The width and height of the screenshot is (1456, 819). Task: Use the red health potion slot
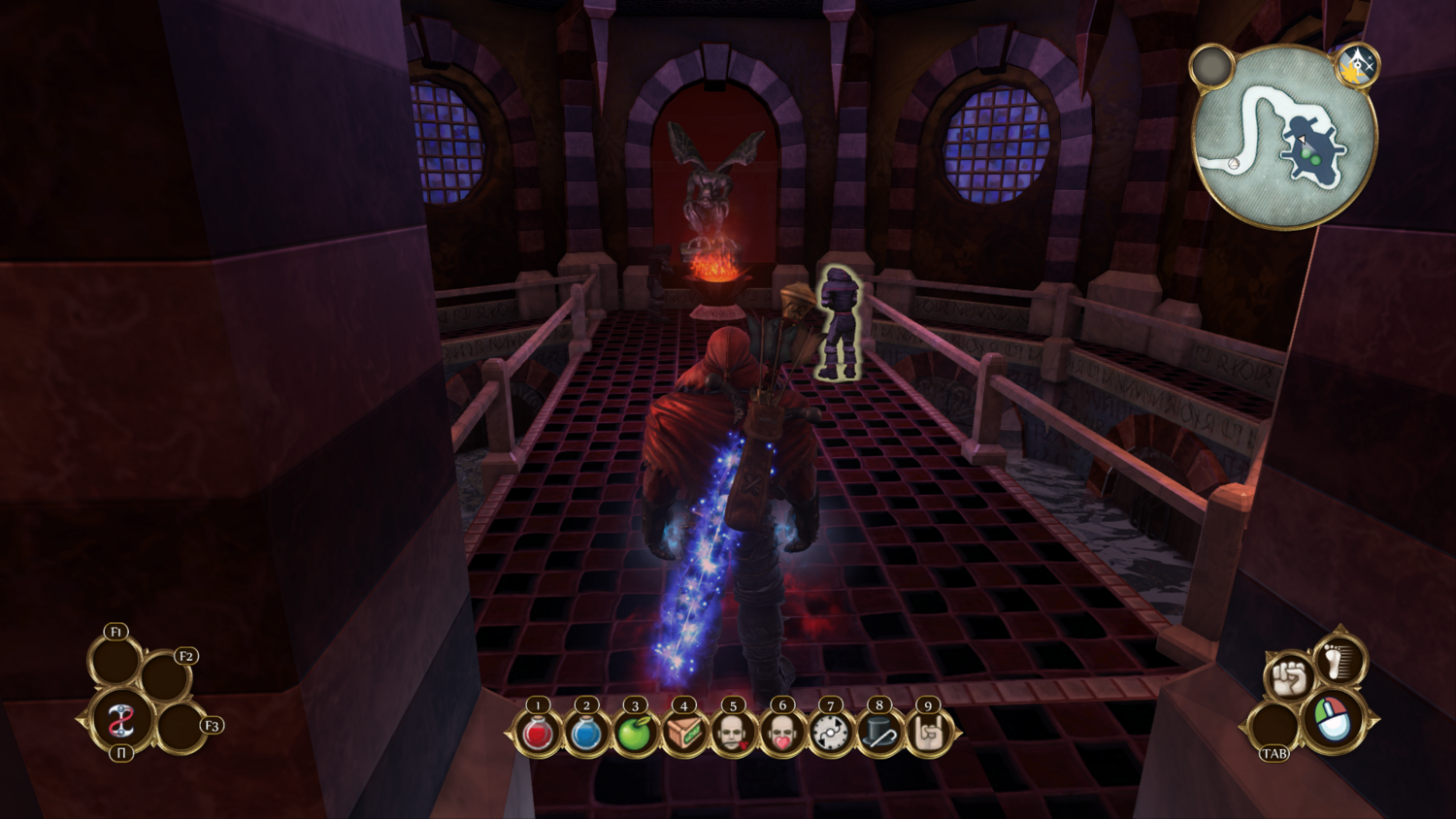[x=538, y=734]
